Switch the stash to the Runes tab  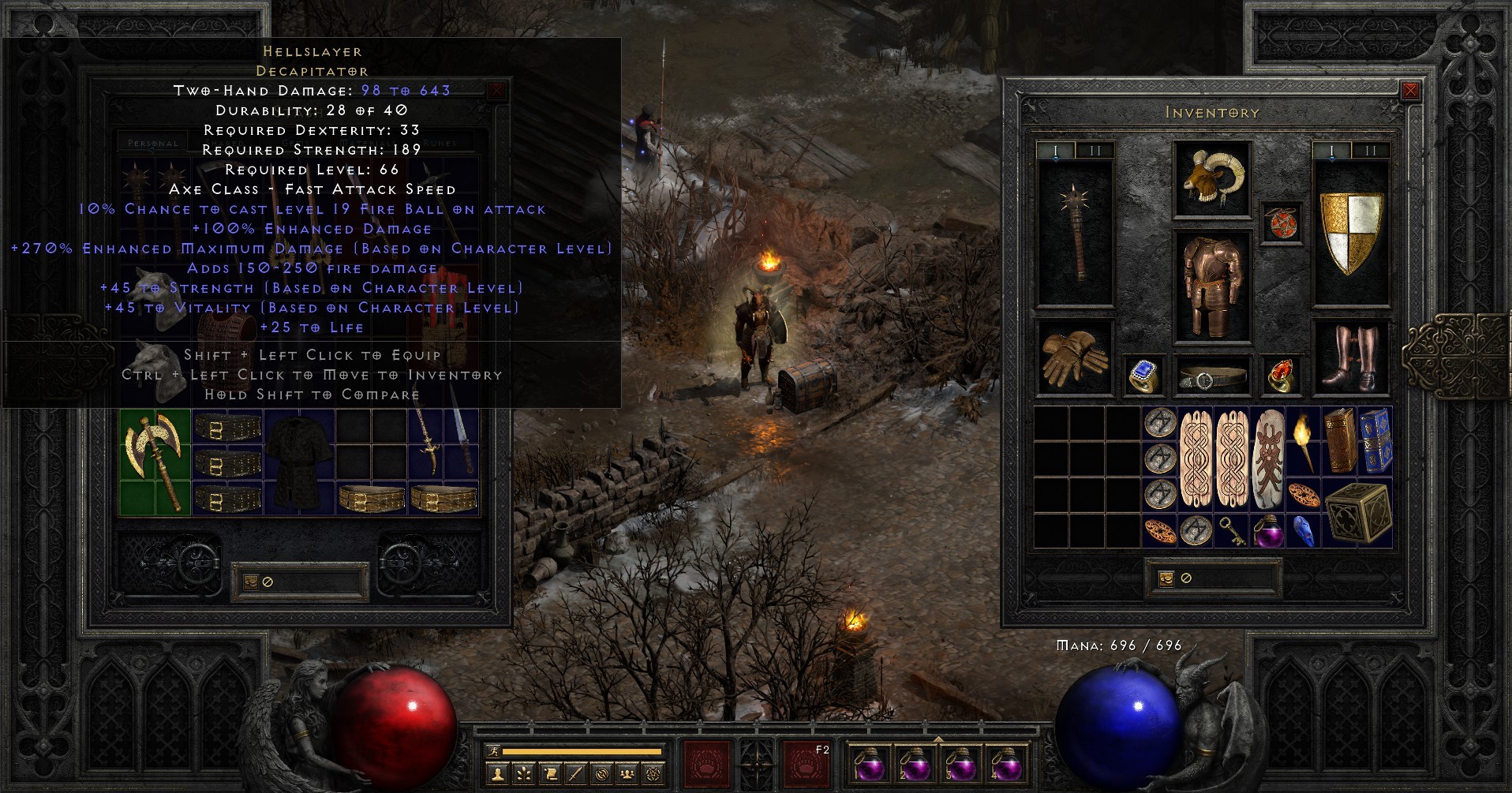[439, 142]
